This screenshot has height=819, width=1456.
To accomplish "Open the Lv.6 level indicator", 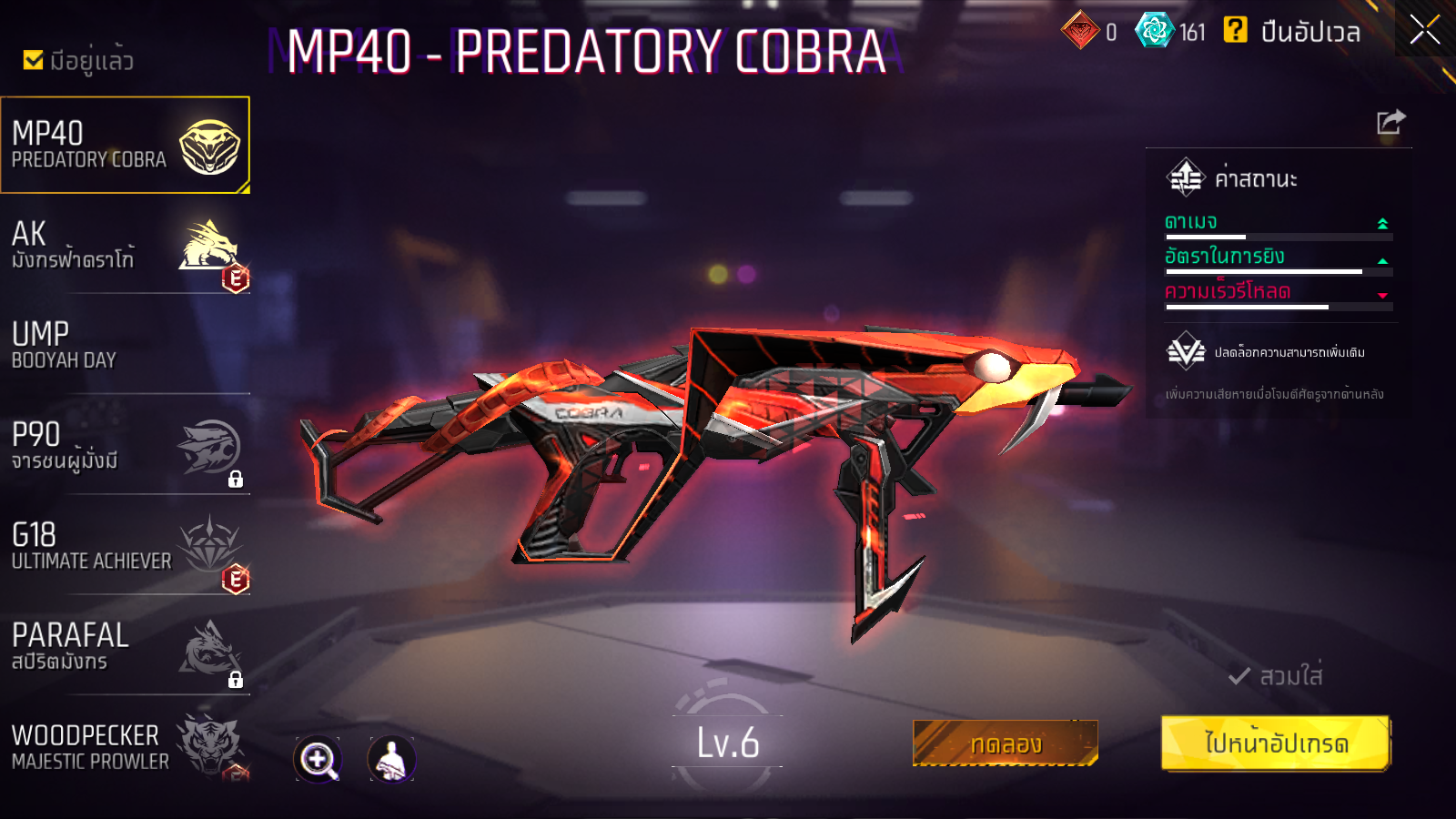I will [727, 743].
